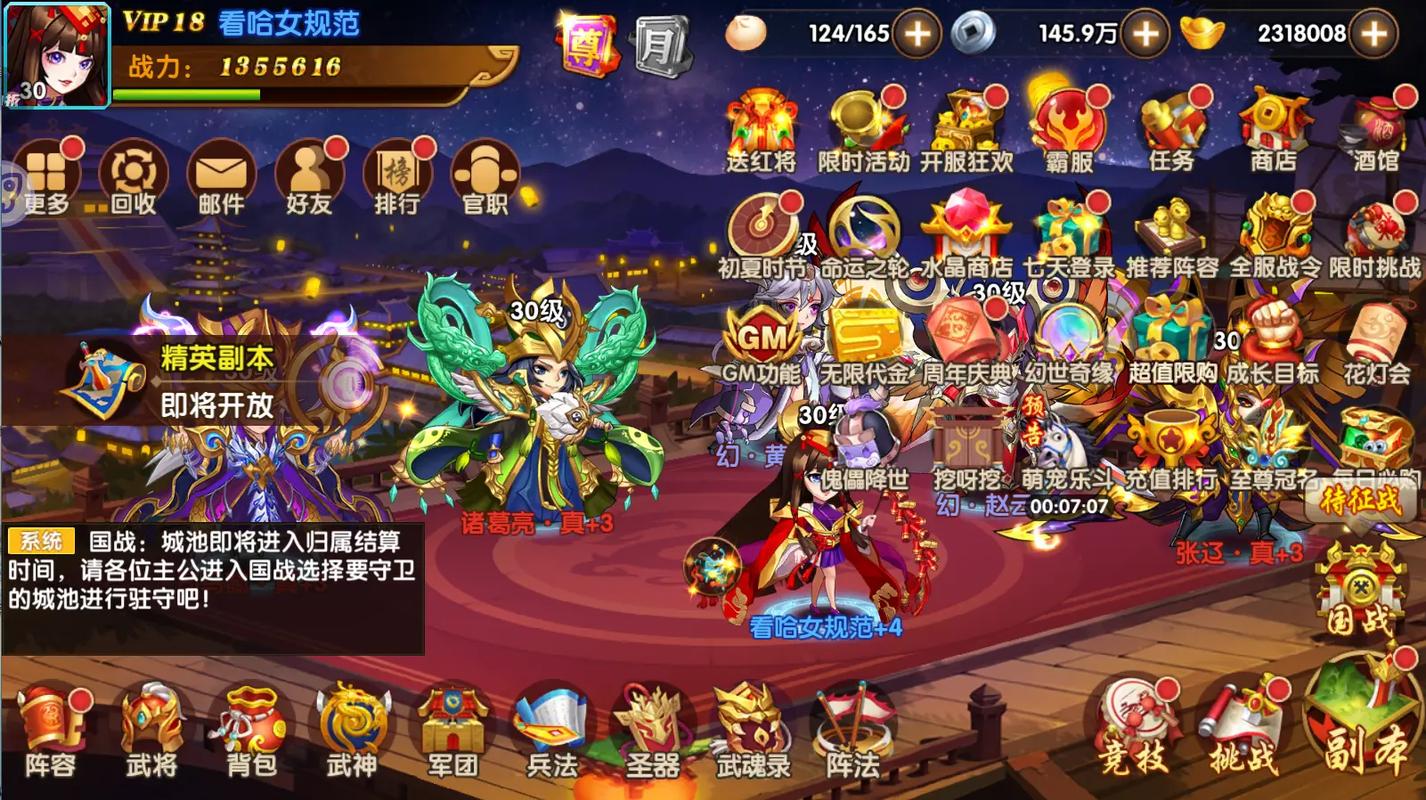
Task: Open the 七天登录 seven-day login rewards
Action: click(x=1068, y=237)
